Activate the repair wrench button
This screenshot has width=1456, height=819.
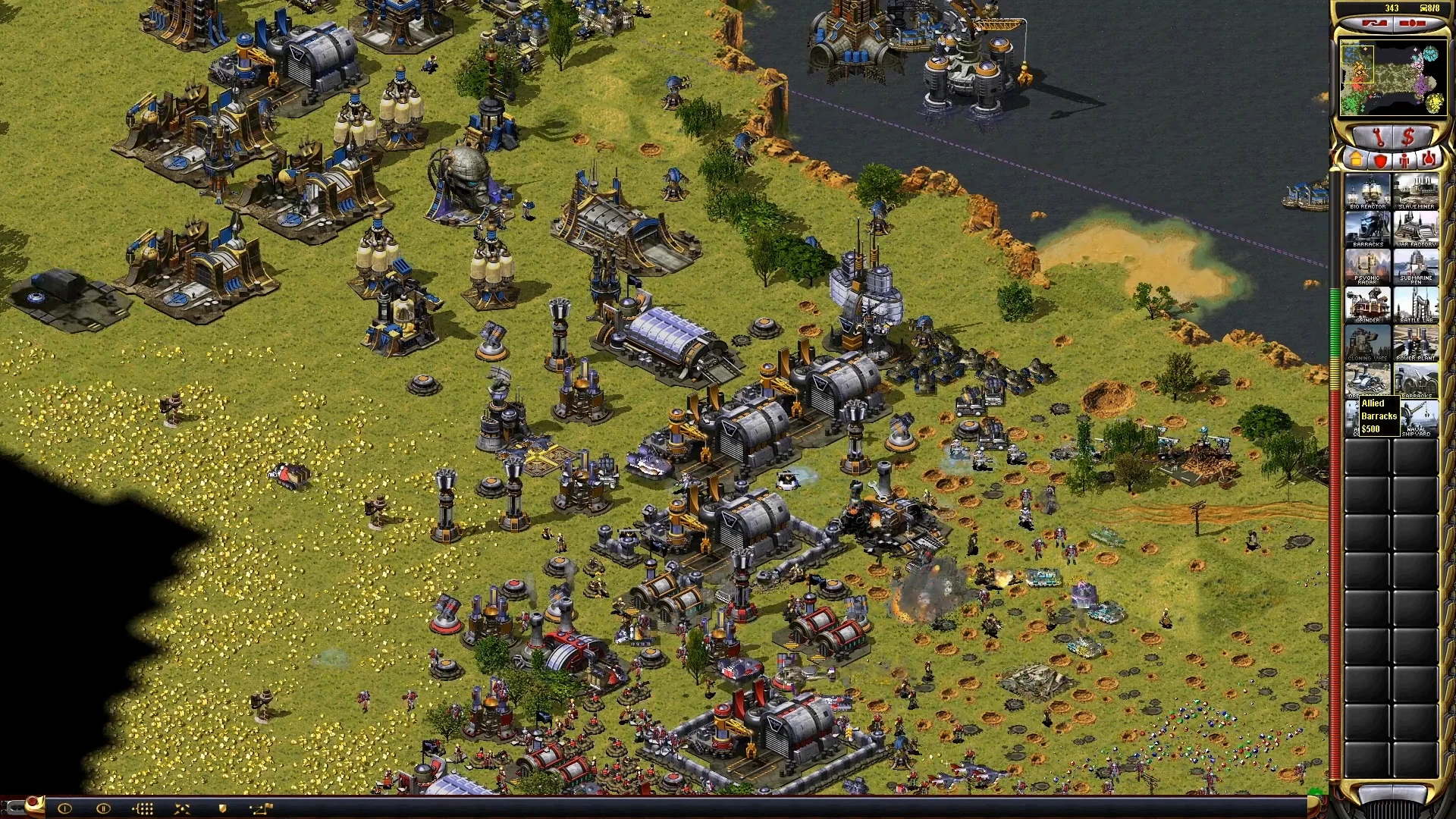(x=1376, y=137)
